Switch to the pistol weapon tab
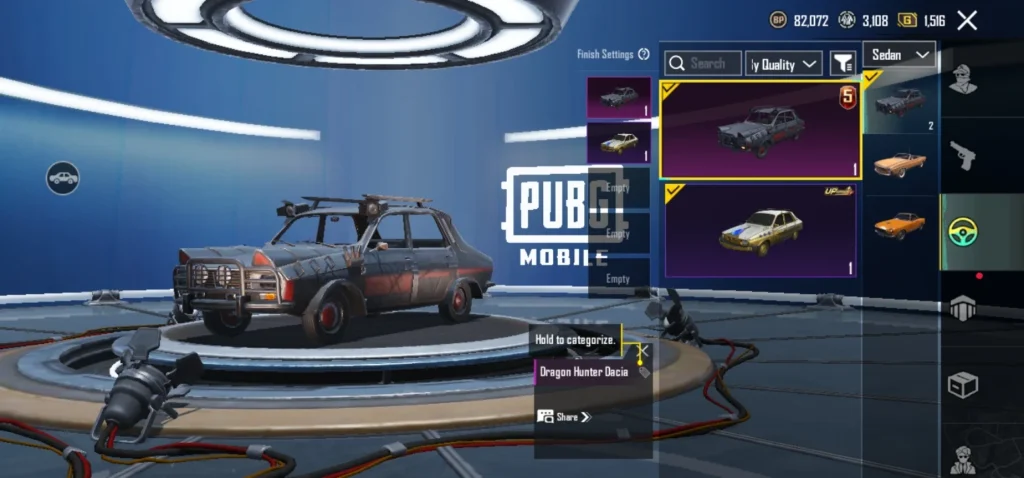1024x478 pixels. coord(962,155)
